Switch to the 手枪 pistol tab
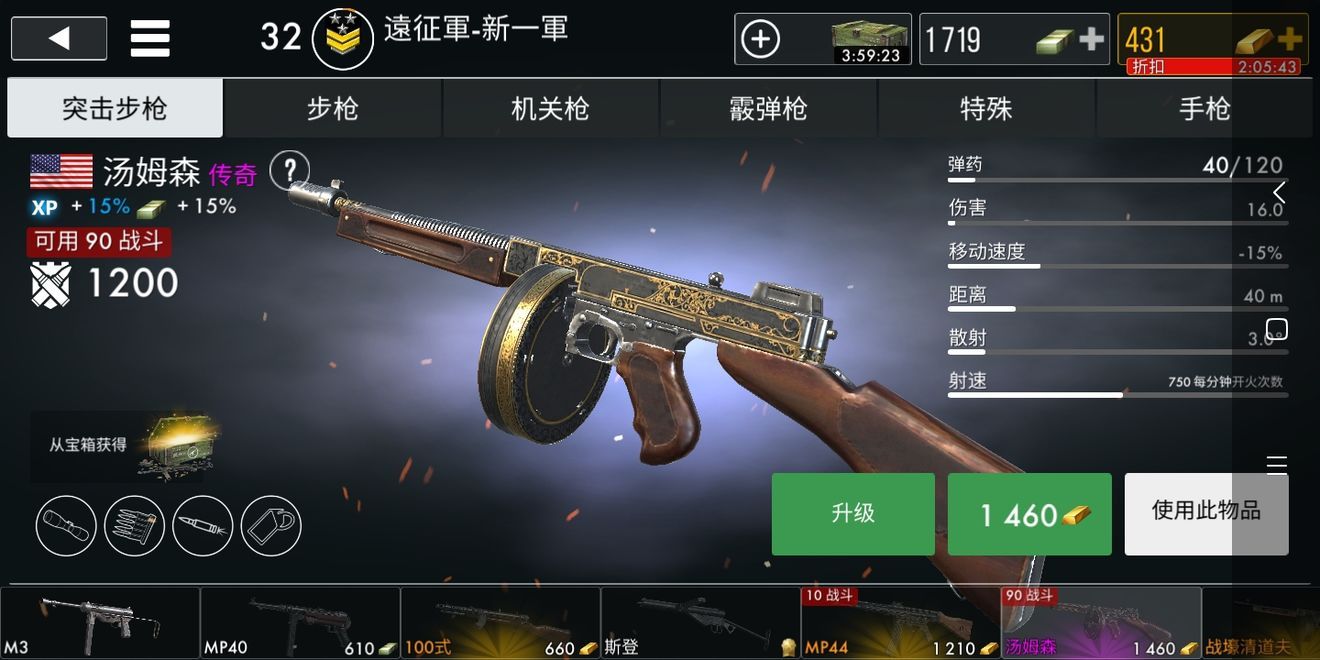Image resolution: width=1320 pixels, height=660 pixels. [x=1204, y=108]
